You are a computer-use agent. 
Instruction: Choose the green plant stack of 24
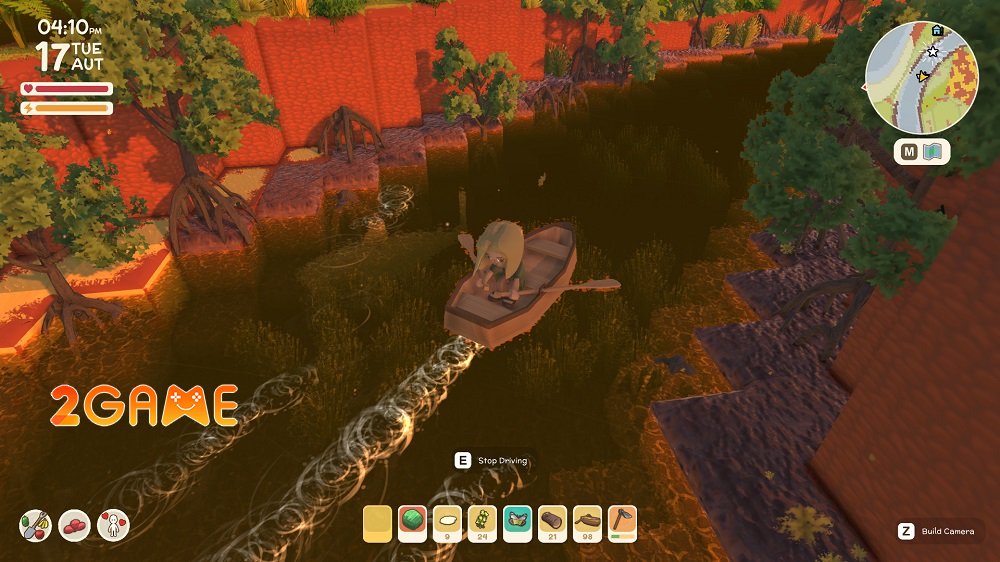click(483, 523)
